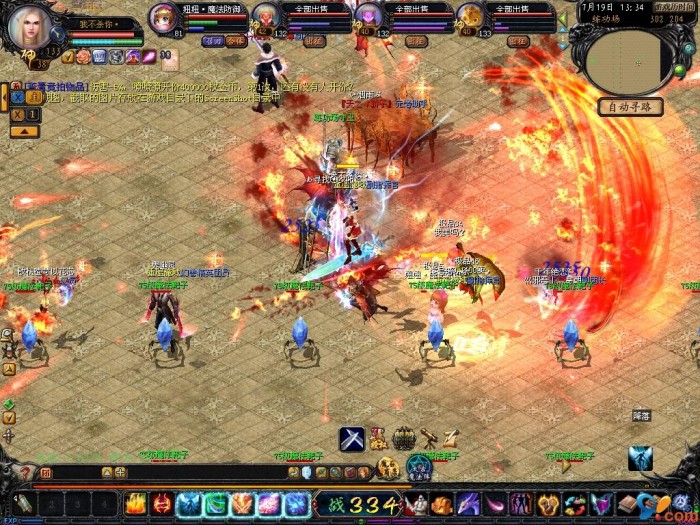Click the green checkmark on left edge
This screenshot has height=525, width=700.
point(8,404)
